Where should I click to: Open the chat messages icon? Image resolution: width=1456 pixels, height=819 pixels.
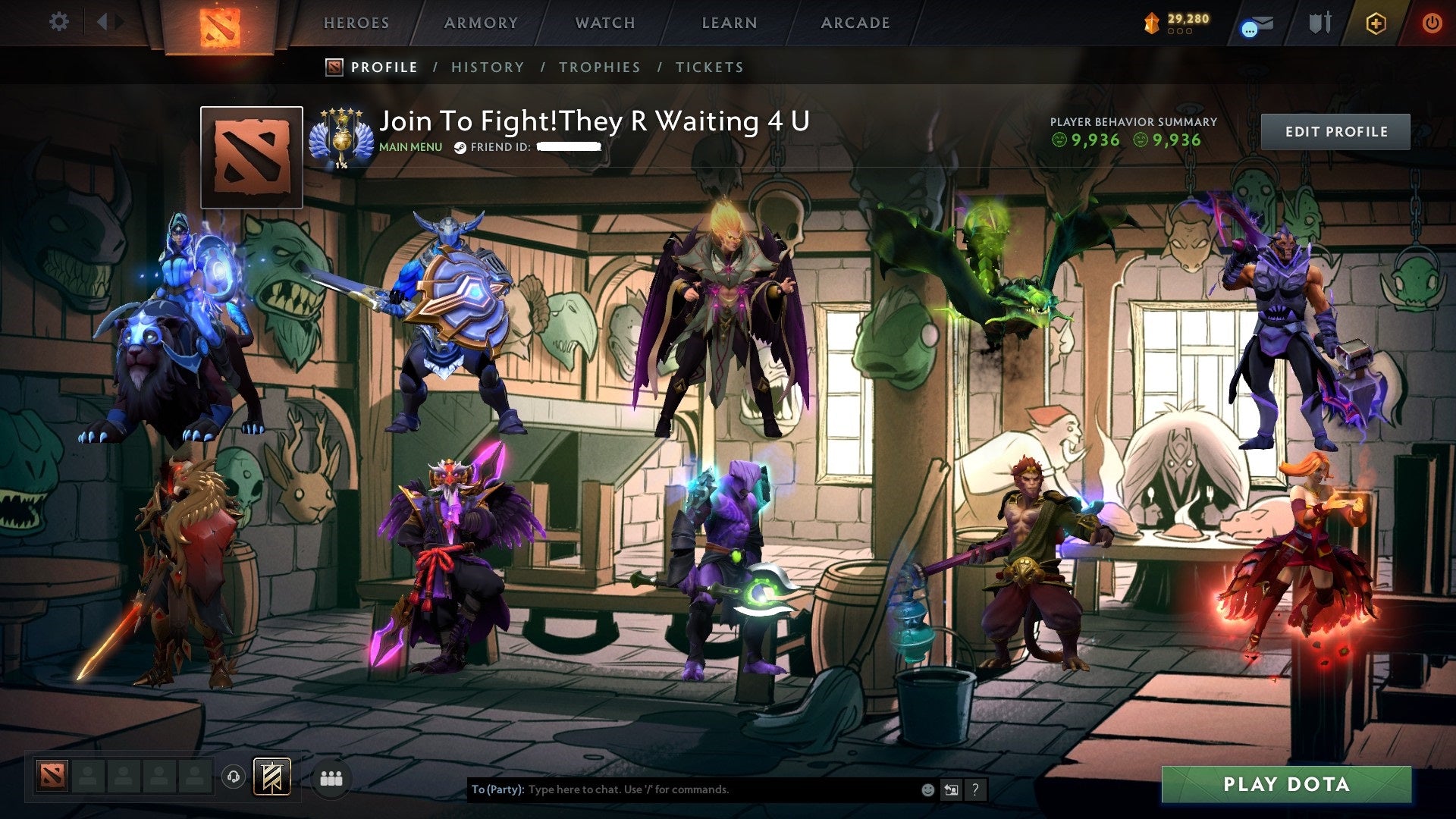1255,24
